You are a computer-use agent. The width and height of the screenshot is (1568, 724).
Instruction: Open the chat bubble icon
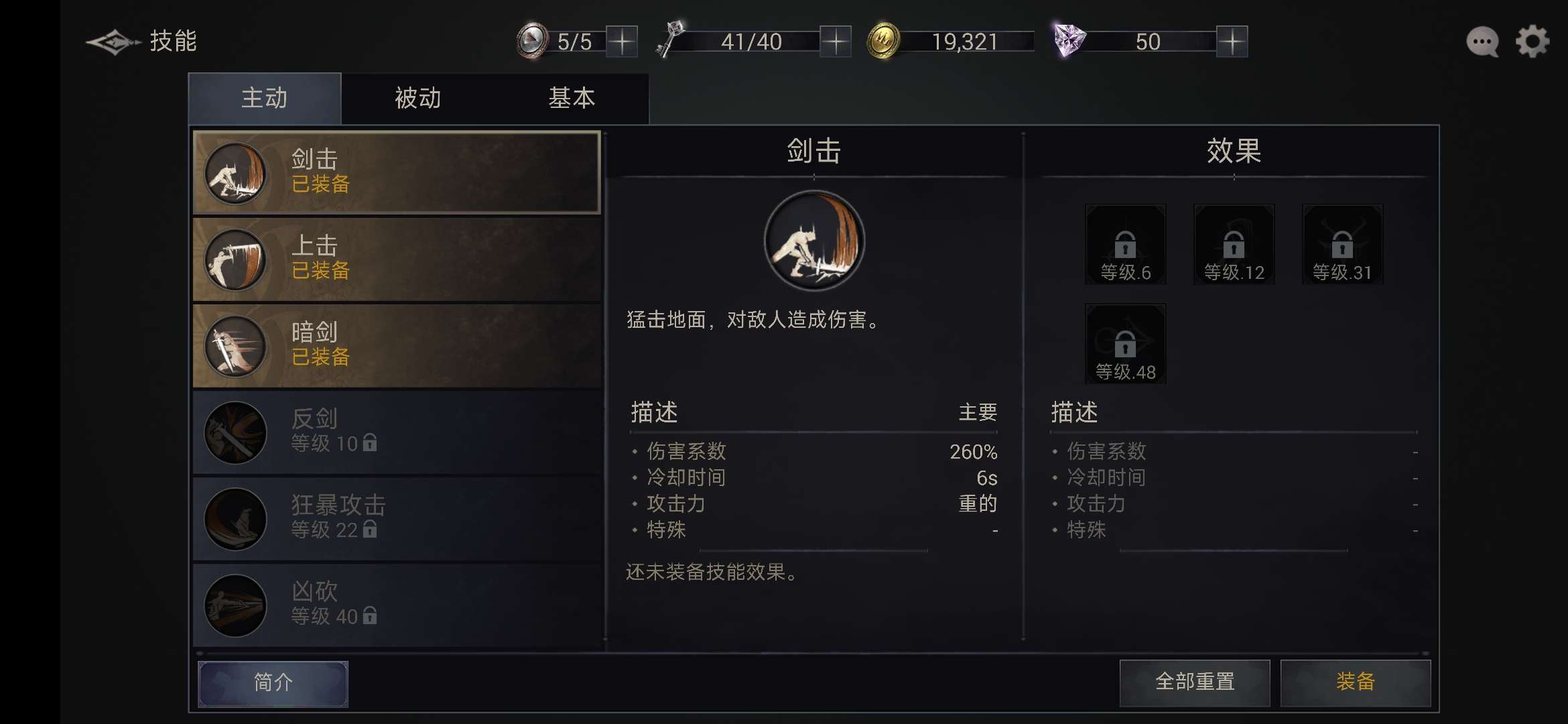point(1481,42)
